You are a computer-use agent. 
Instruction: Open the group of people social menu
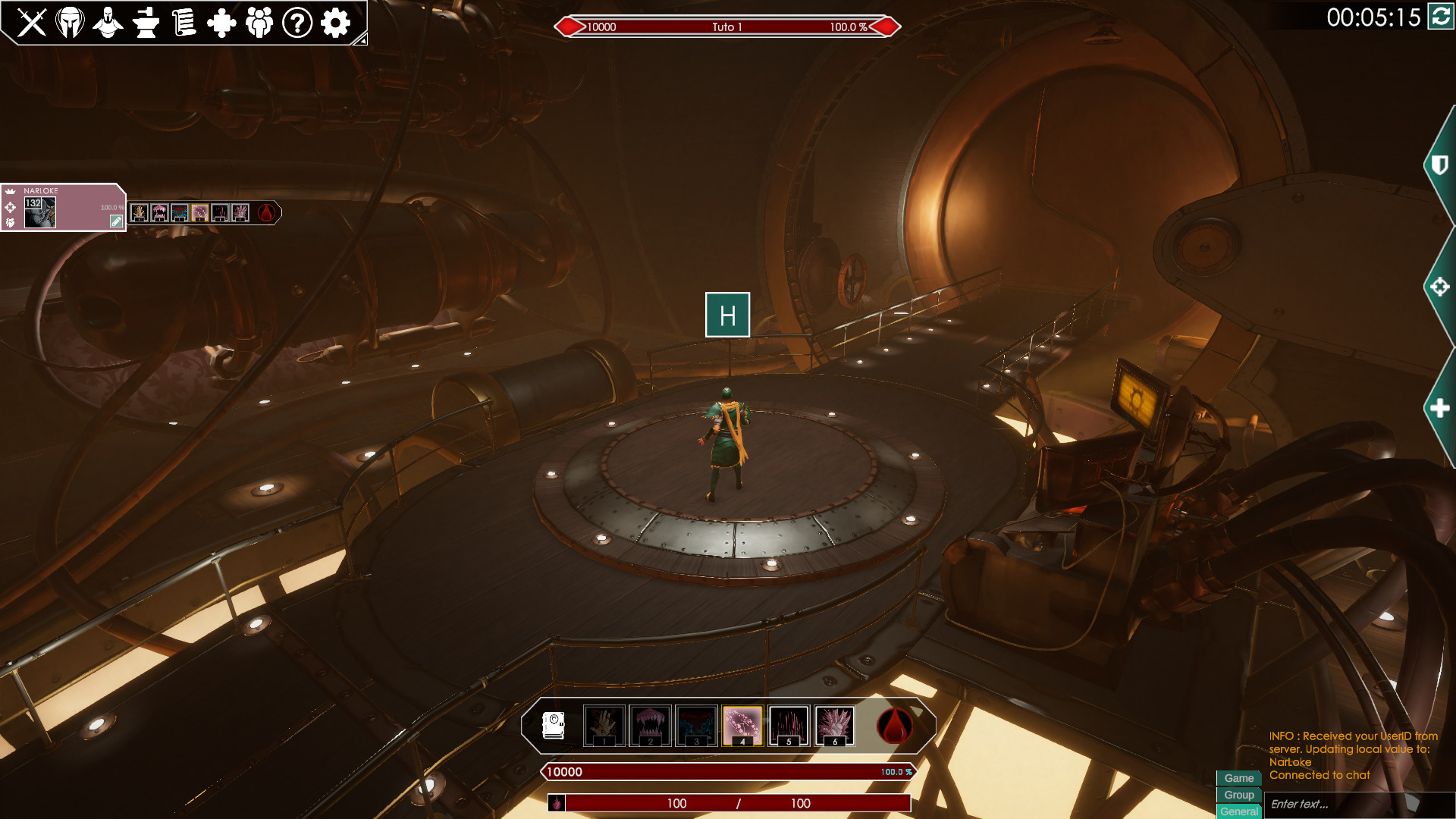pos(259,23)
